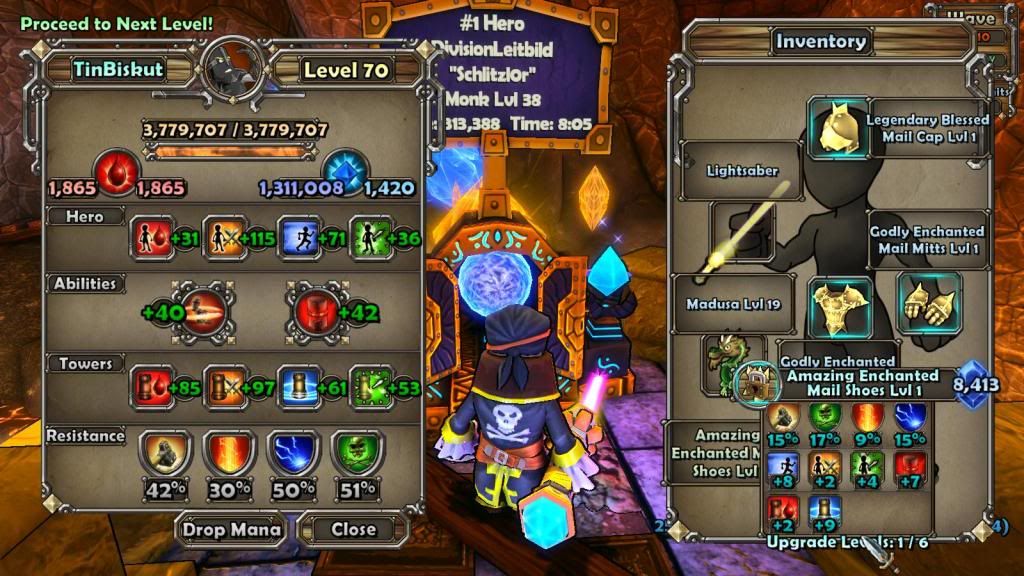Select Hero Casting Rate stat showing +36
The width and height of the screenshot is (1024, 576).
[366, 237]
